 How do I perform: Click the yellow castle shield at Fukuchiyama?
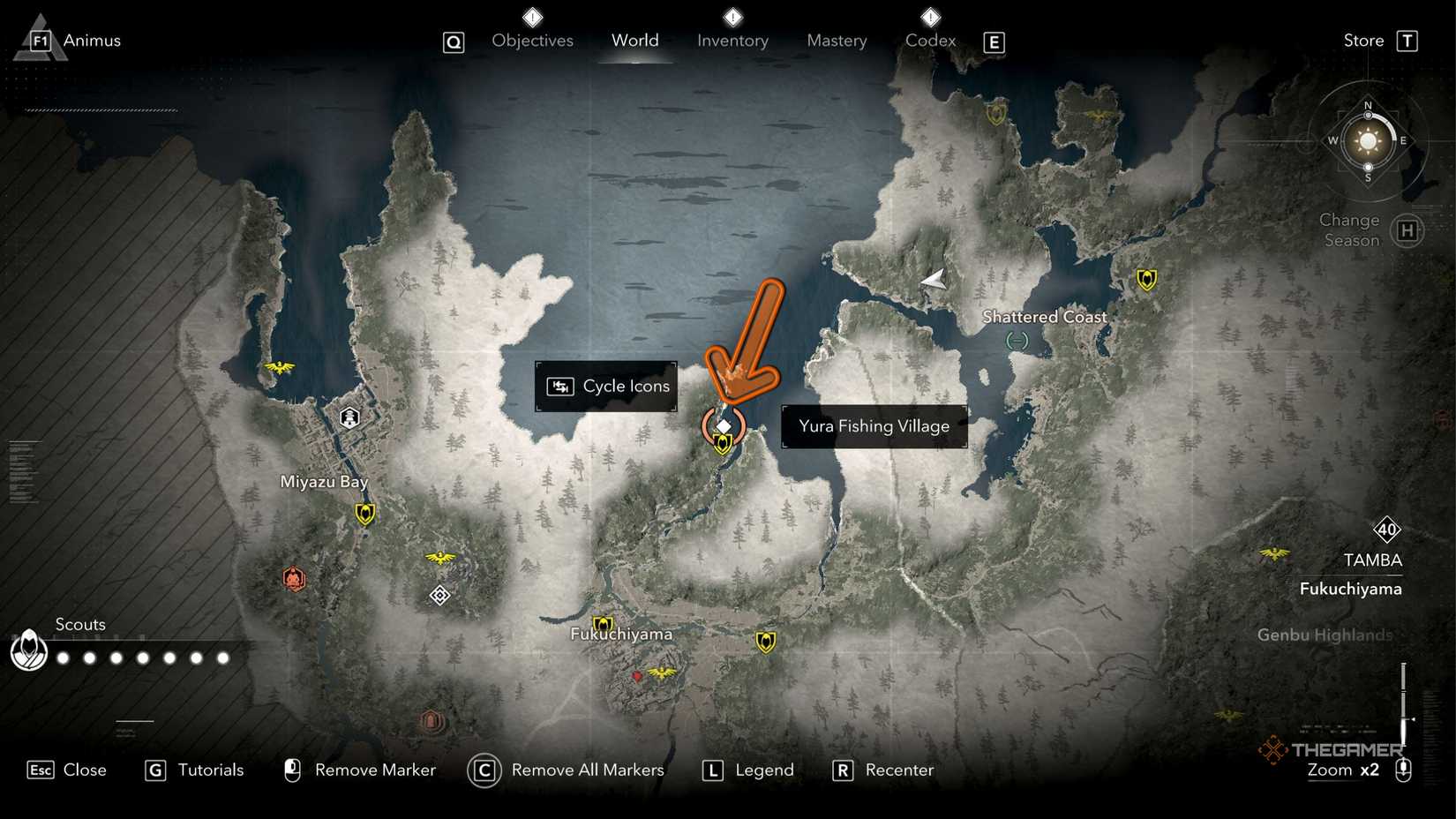point(604,620)
